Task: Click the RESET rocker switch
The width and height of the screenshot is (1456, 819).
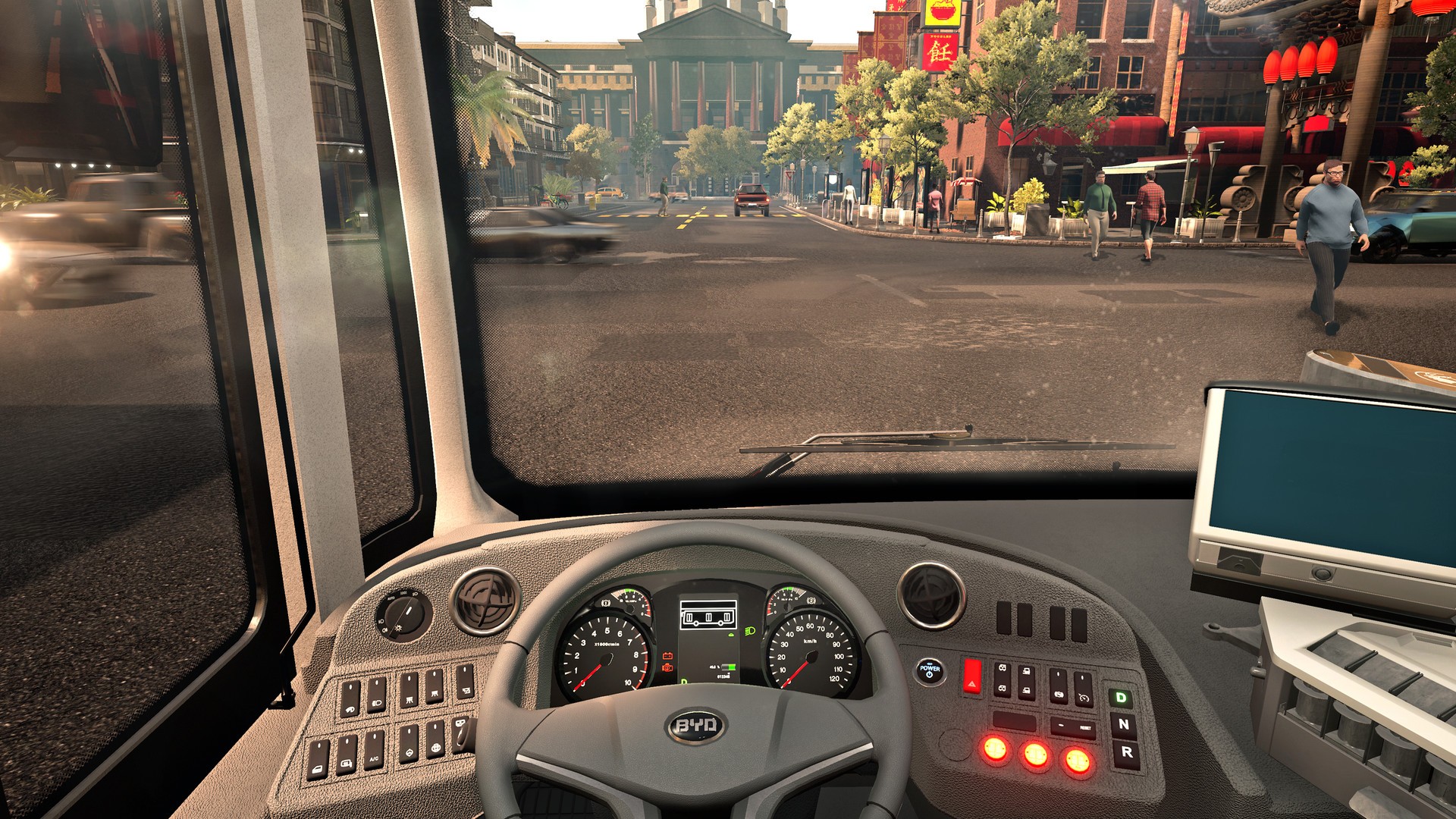Action: 1074,728
